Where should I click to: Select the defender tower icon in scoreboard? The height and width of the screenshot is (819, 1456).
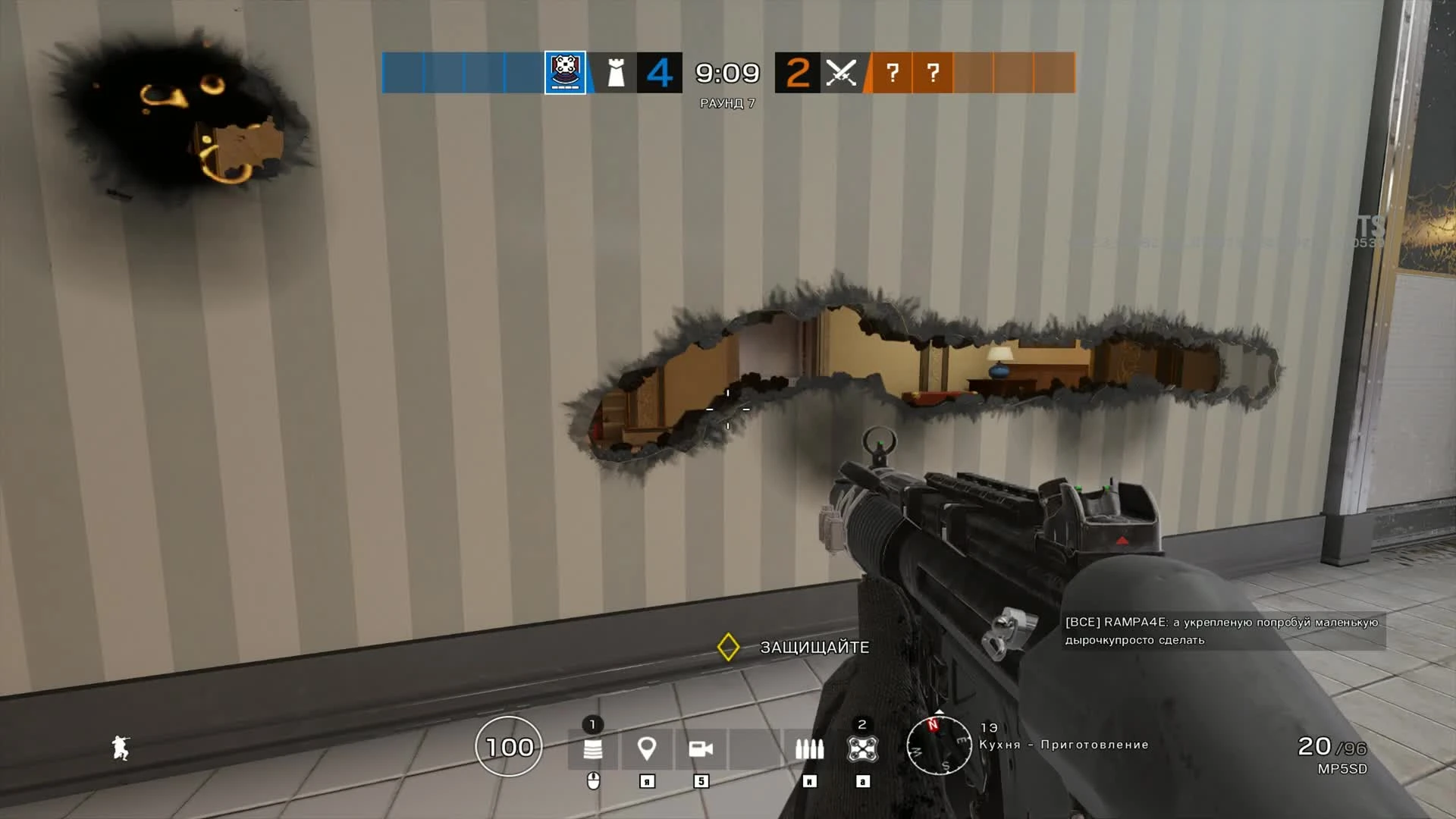click(616, 74)
